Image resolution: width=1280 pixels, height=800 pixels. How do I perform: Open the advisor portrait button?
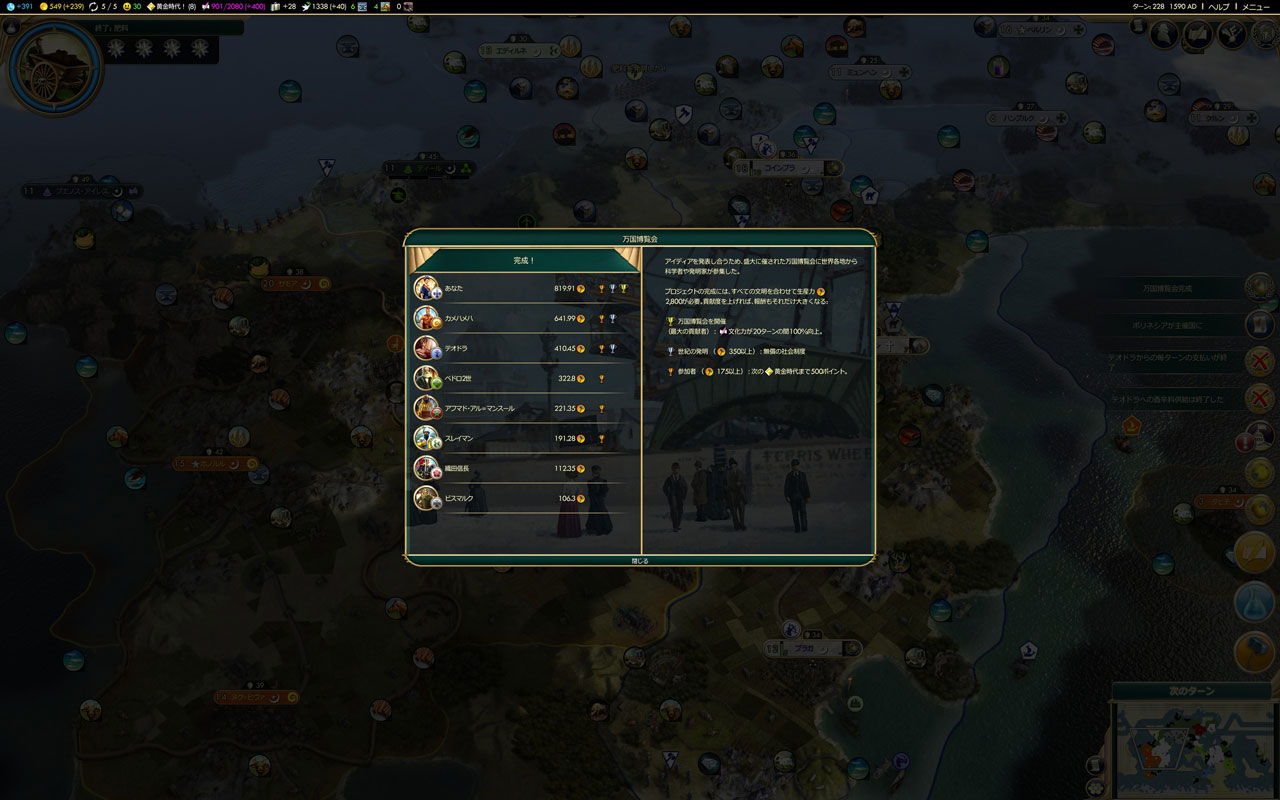(1164, 35)
